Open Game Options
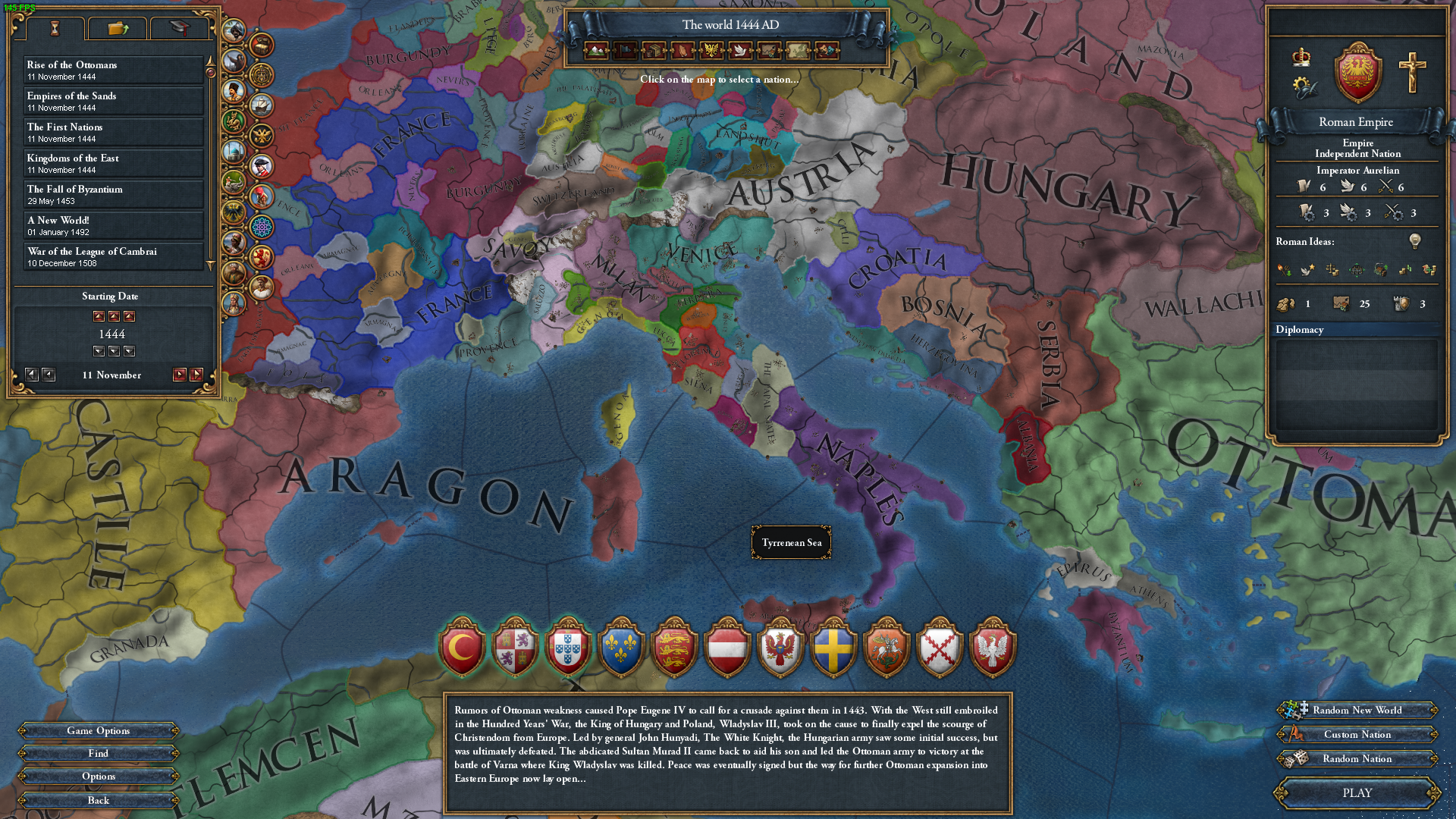The image size is (1456, 819). 99,731
